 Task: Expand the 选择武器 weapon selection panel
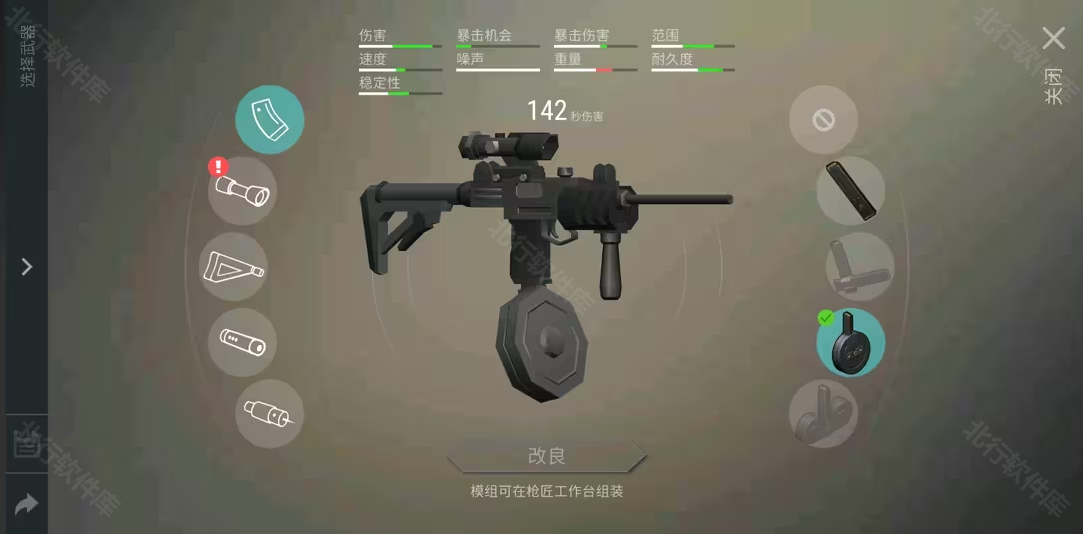click(x=27, y=267)
